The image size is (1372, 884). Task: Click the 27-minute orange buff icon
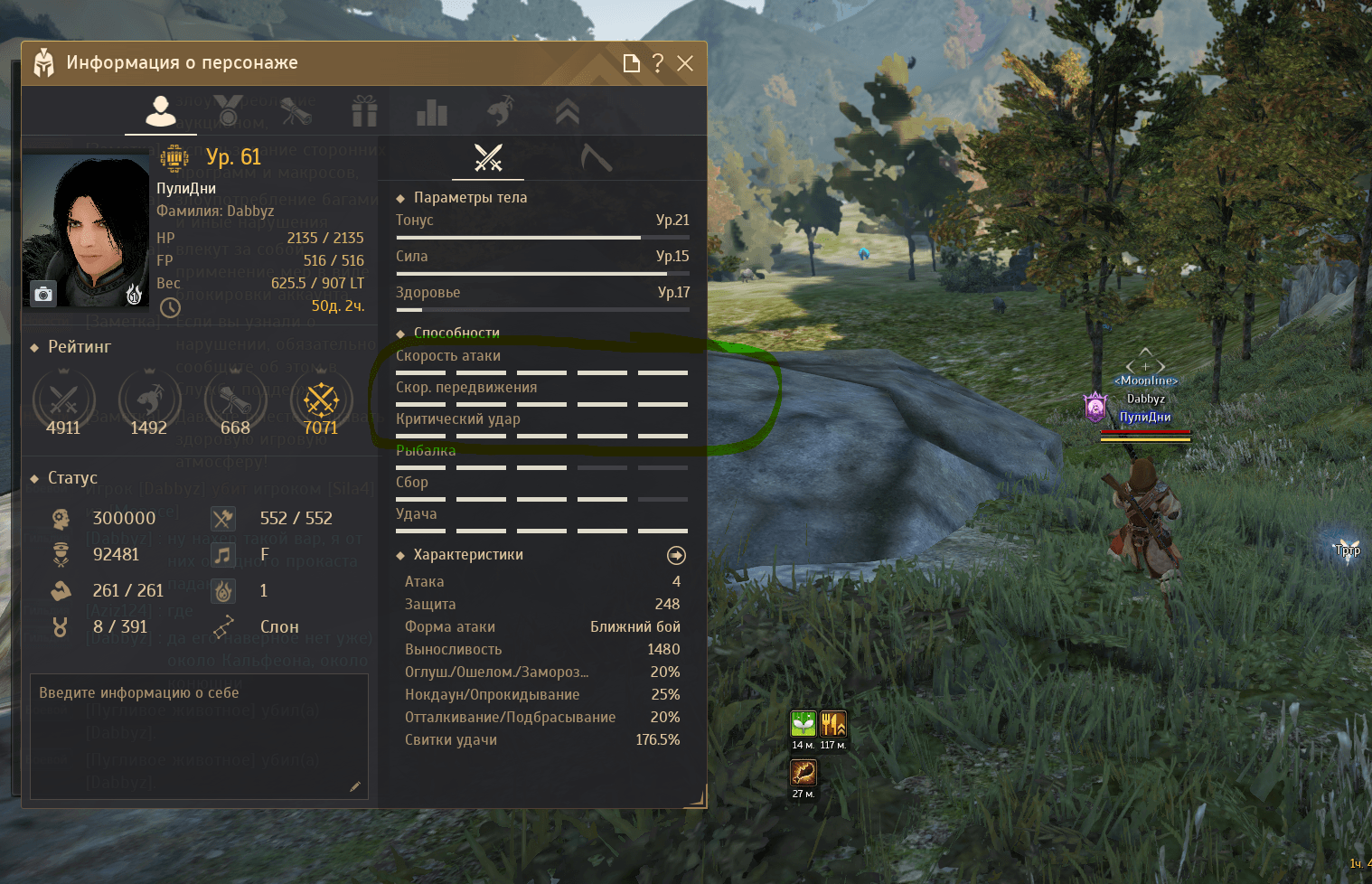point(803,773)
